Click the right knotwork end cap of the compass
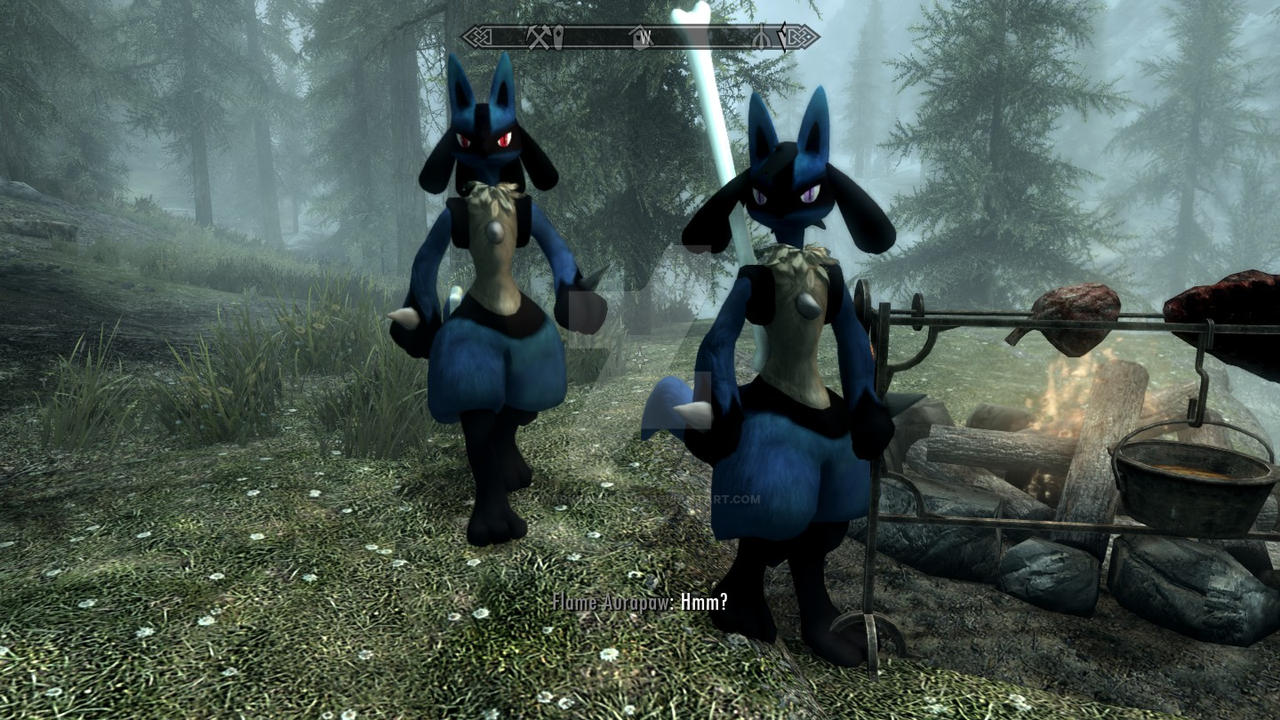The width and height of the screenshot is (1280, 720). coord(800,36)
